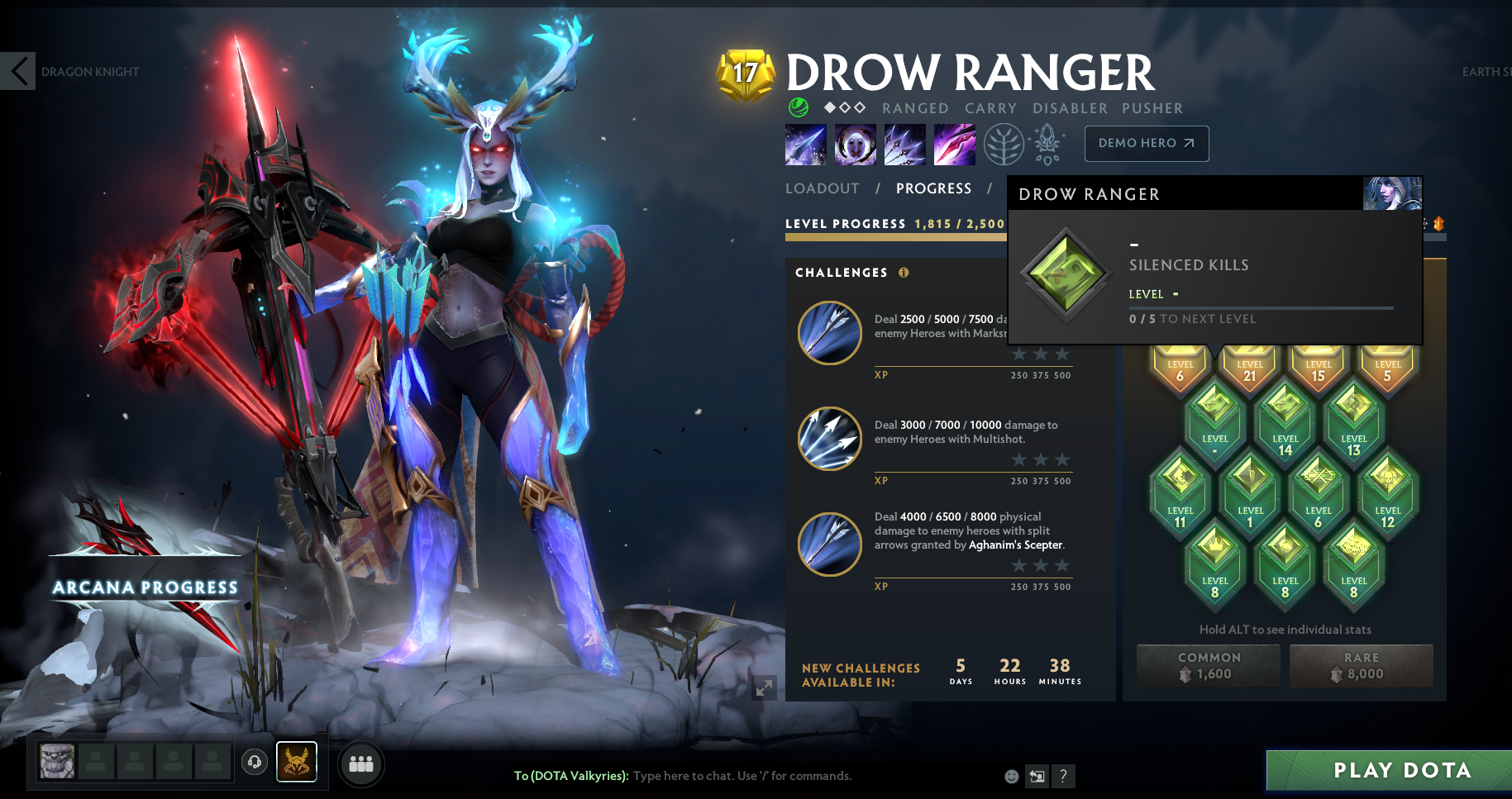1512x799 pixels.
Task: Go back to Dragon Knight with the arrow
Action: coord(18,71)
